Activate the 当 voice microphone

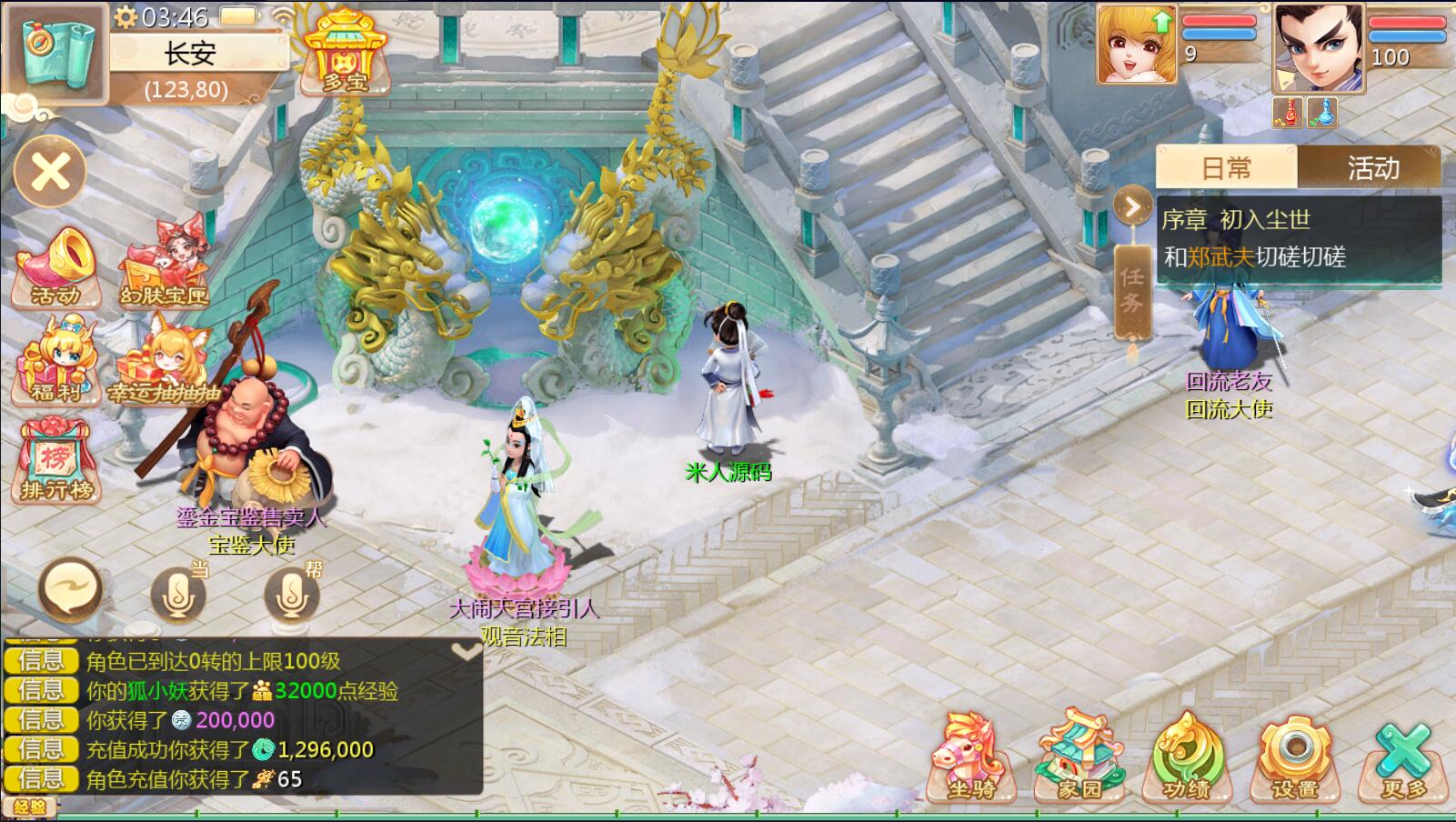[x=178, y=594]
